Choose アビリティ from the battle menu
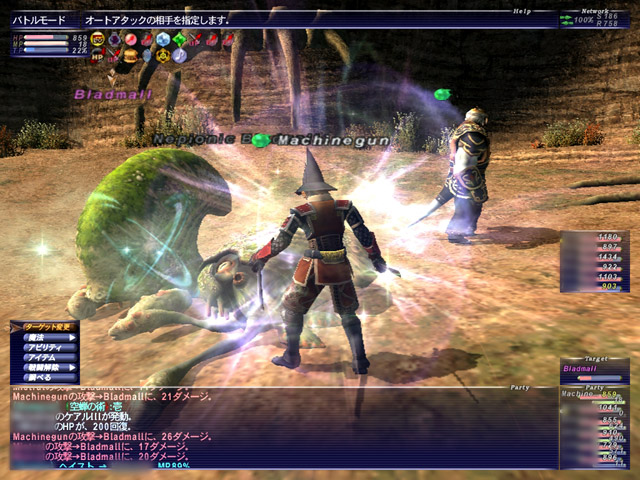The image size is (640, 480). (x=52, y=348)
